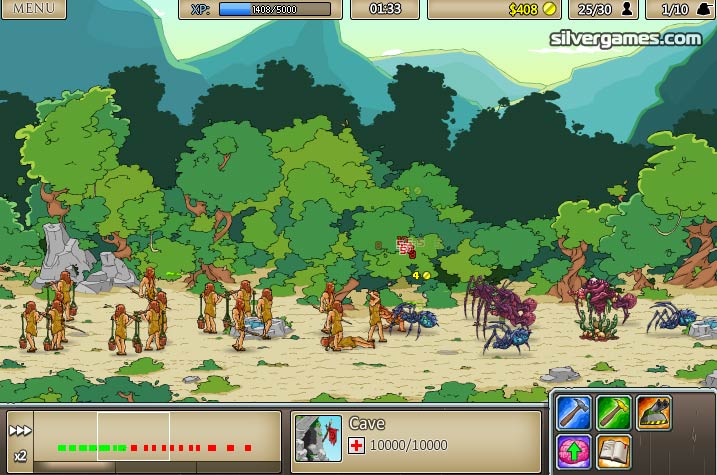Image resolution: width=717 pixels, height=475 pixels.
Task: Visit the silvergames.com watermark link
Action: (x=626, y=38)
